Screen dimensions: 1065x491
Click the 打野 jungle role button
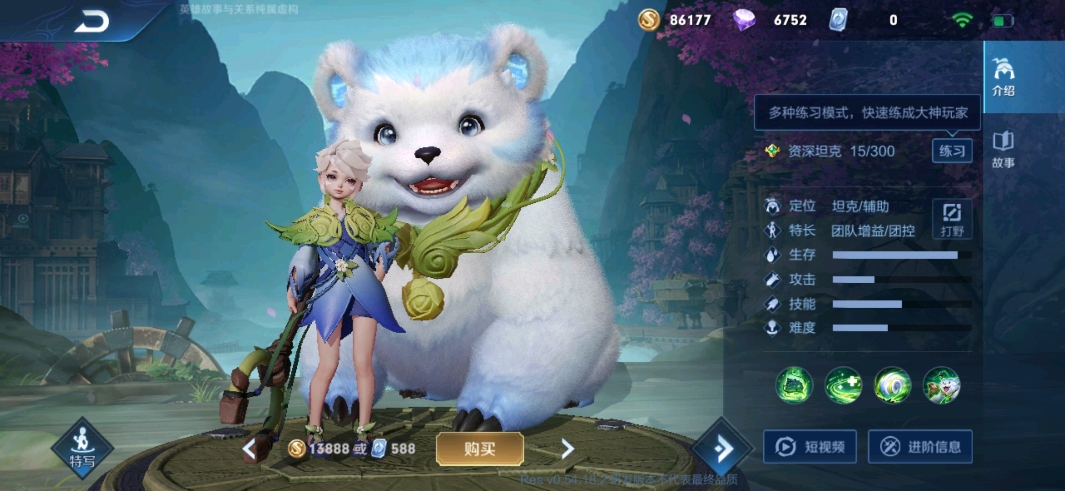click(951, 218)
